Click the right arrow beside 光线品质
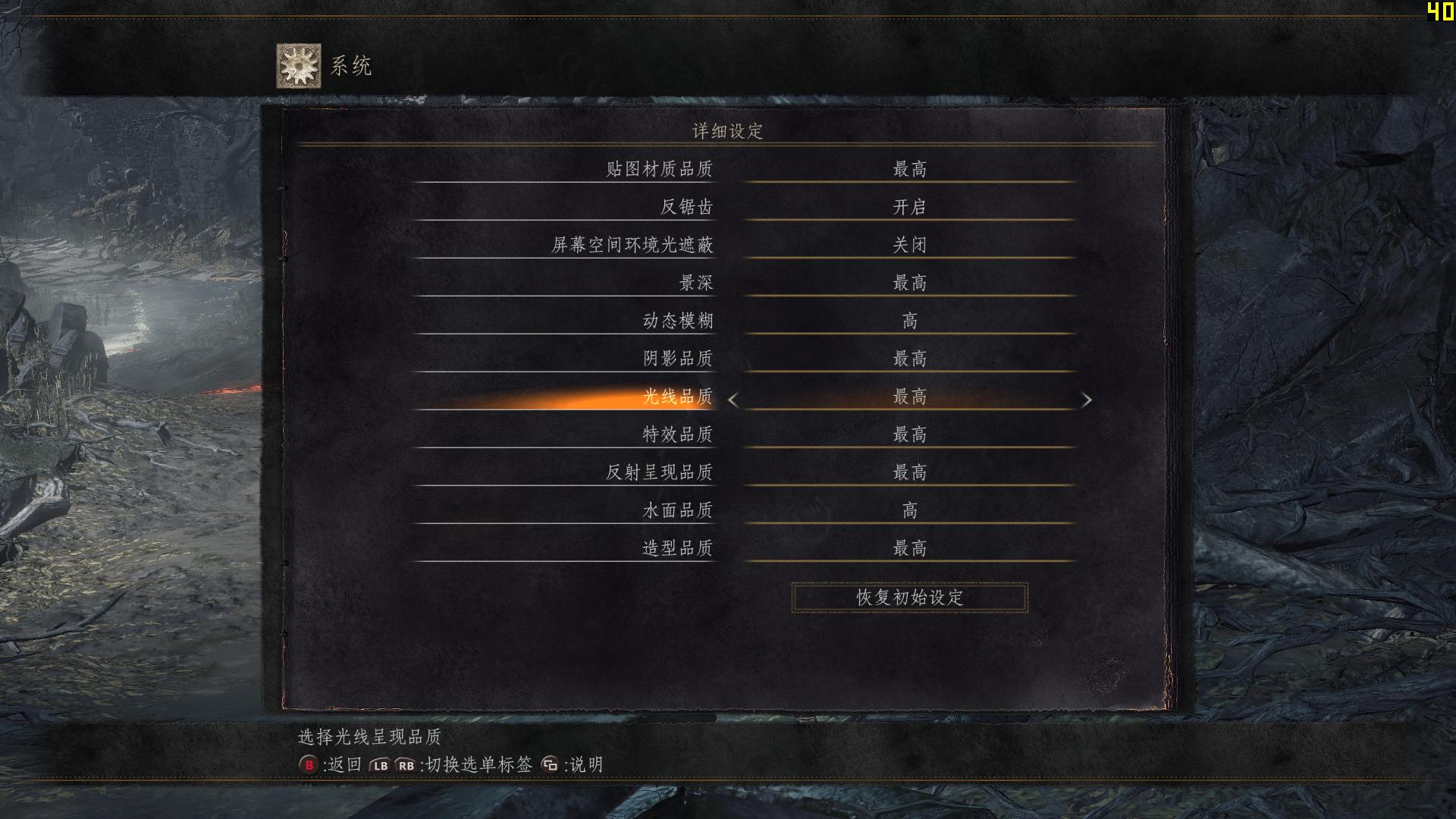The height and width of the screenshot is (819, 1456). [1087, 400]
